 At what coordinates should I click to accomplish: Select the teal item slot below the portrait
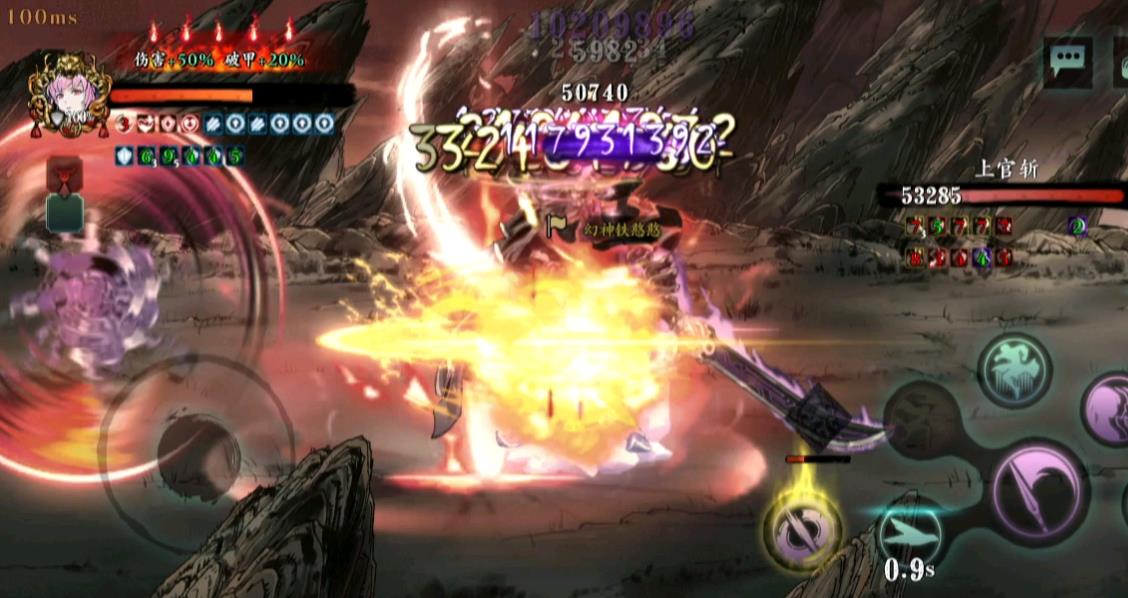(x=65, y=214)
